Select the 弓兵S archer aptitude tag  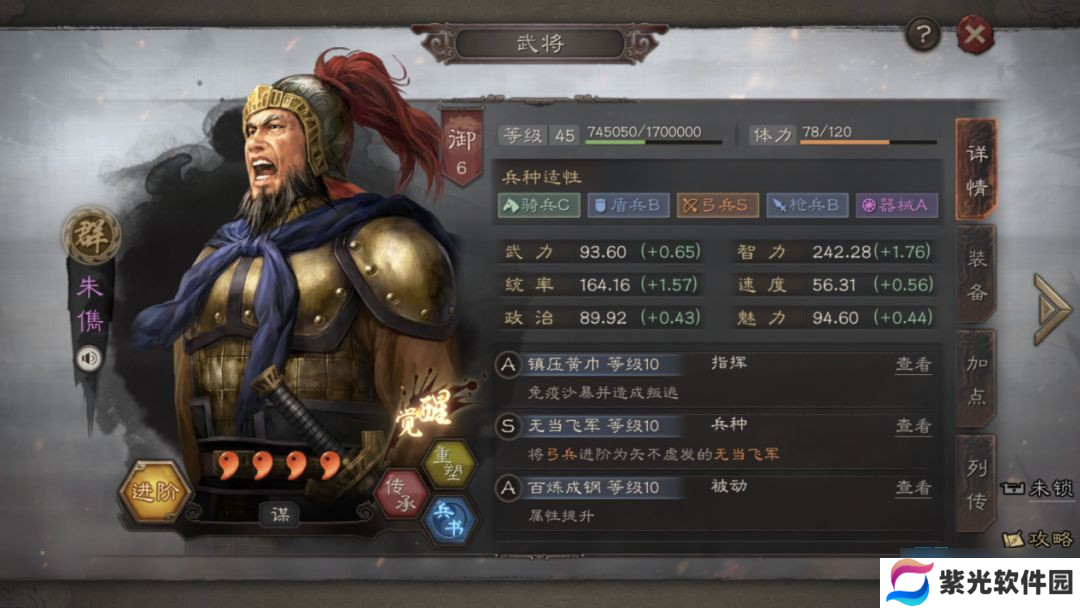716,205
